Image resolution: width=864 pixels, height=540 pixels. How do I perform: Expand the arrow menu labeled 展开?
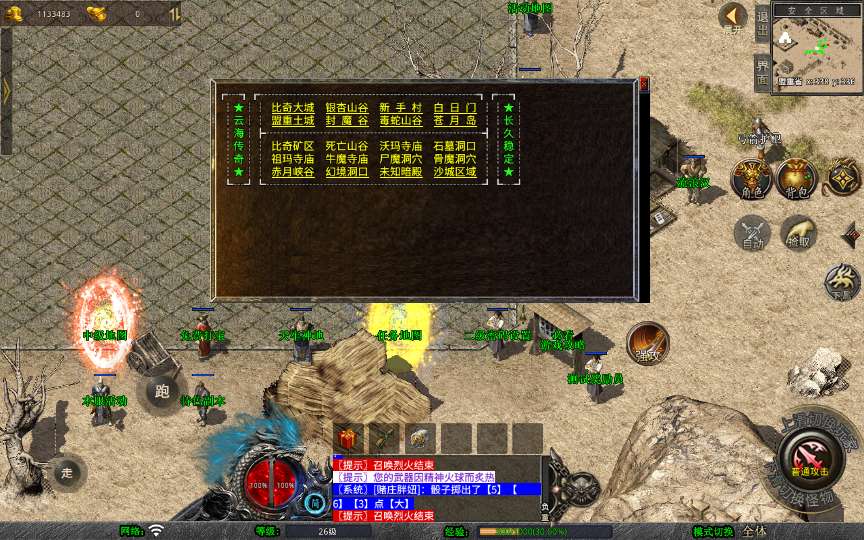tap(733, 17)
